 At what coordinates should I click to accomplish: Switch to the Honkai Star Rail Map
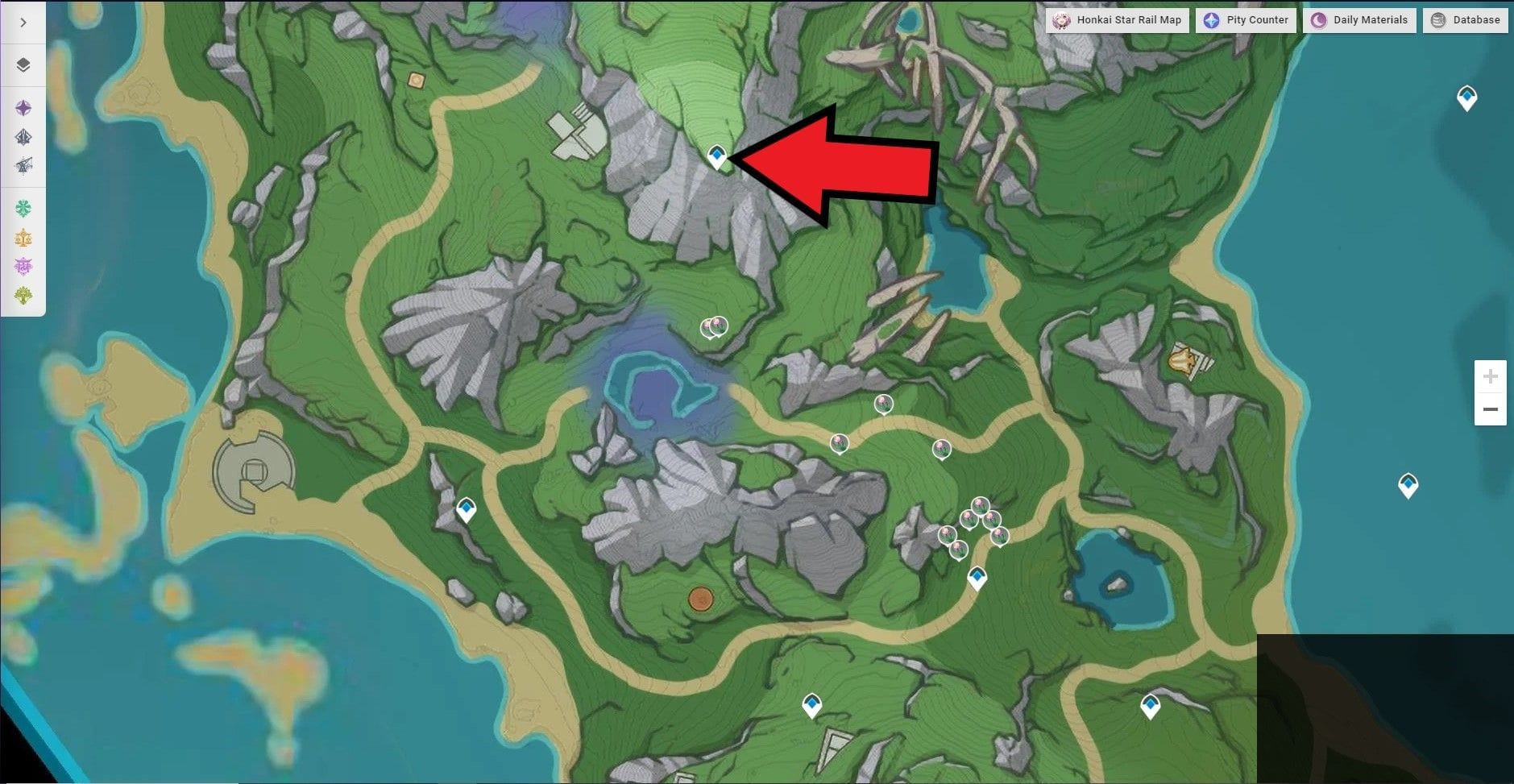[1119, 20]
